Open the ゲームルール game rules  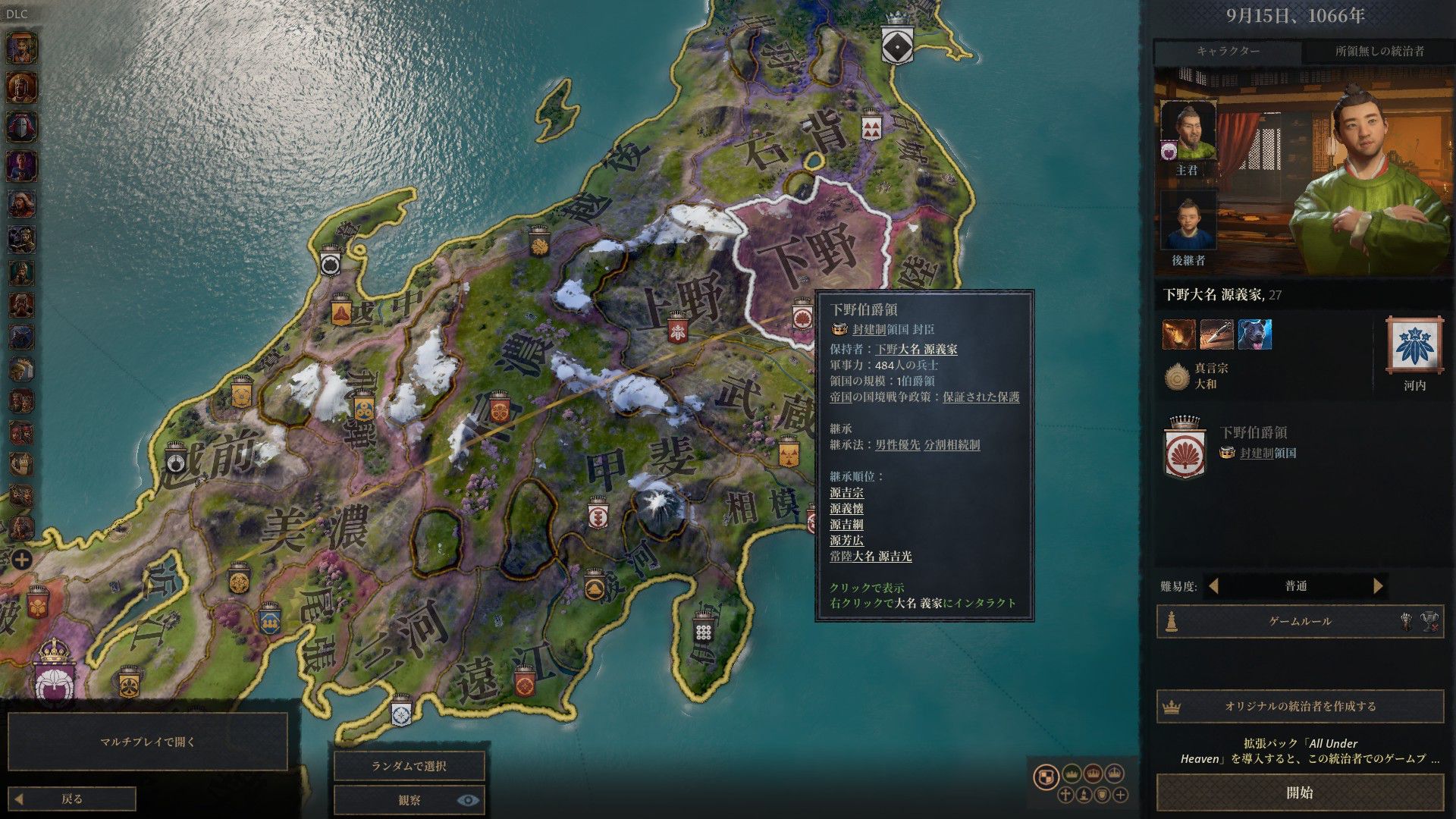[1299, 621]
